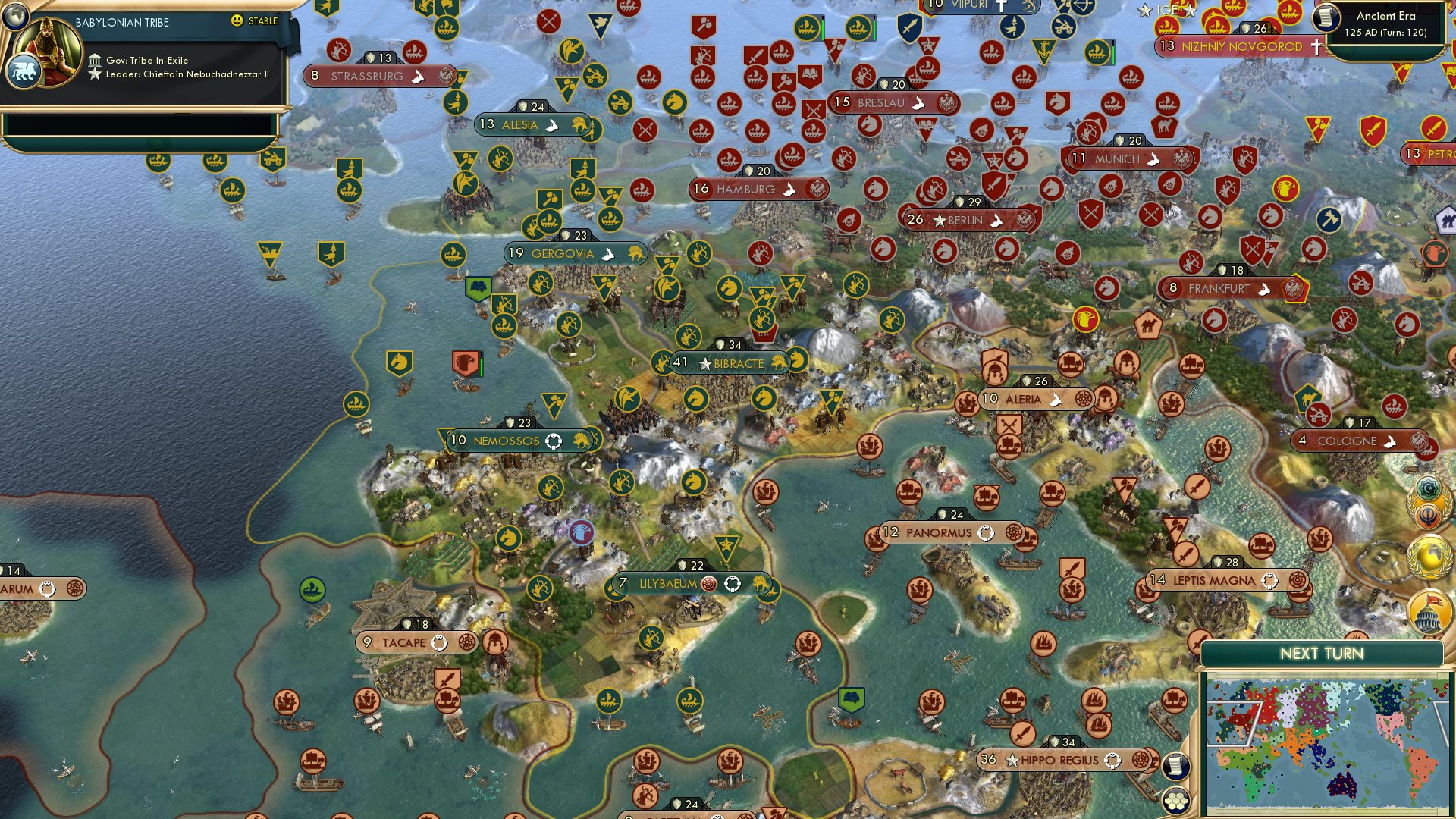Image resolution: width=1456 pixels, height=819 pixels.
Task: Click the white production icon on Strassburg's banner
Action: click(418, 76)
